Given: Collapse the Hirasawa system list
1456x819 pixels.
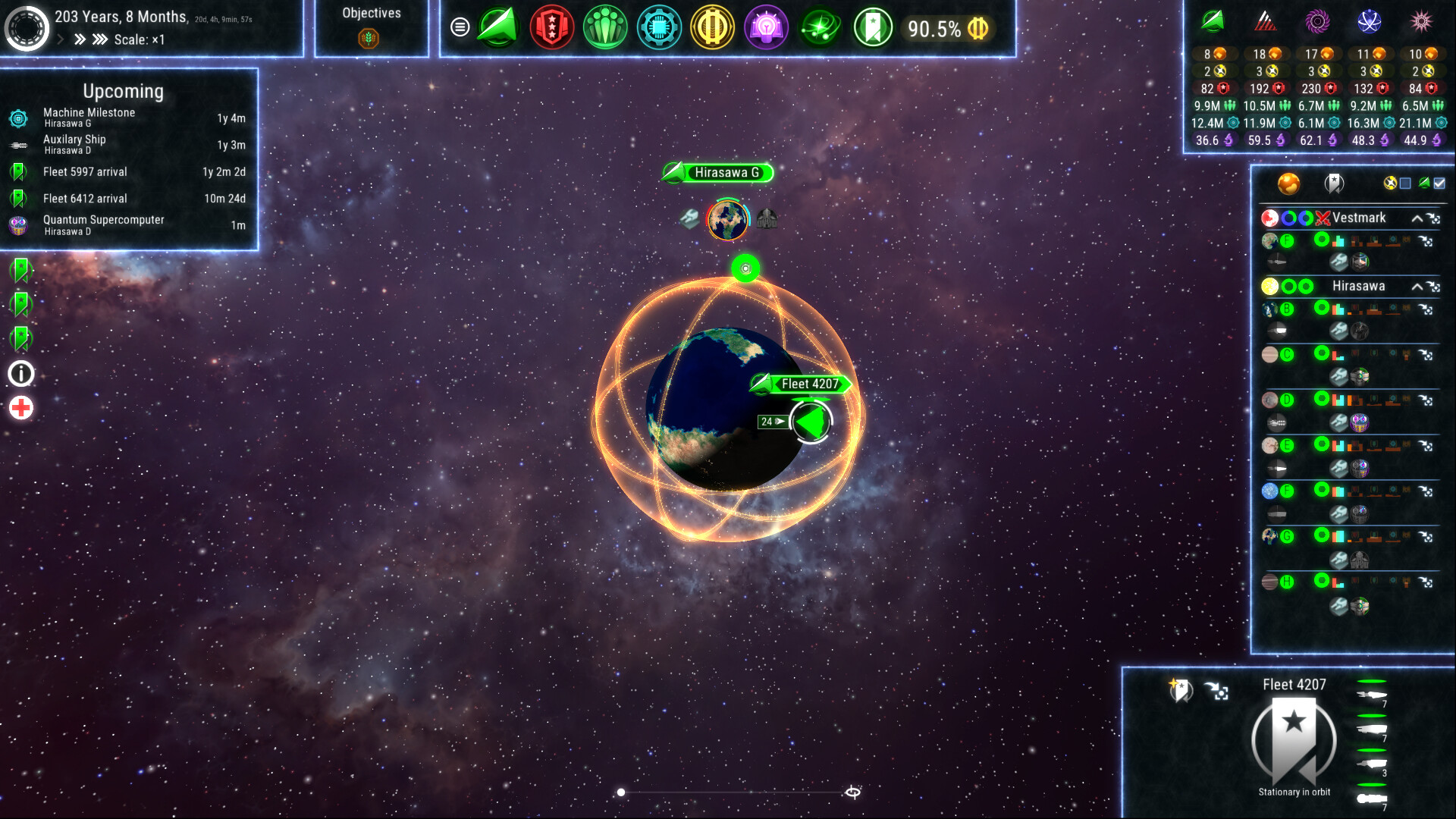Looking at the screenshot, I should pyautogui.click(x=1416, y=287).
